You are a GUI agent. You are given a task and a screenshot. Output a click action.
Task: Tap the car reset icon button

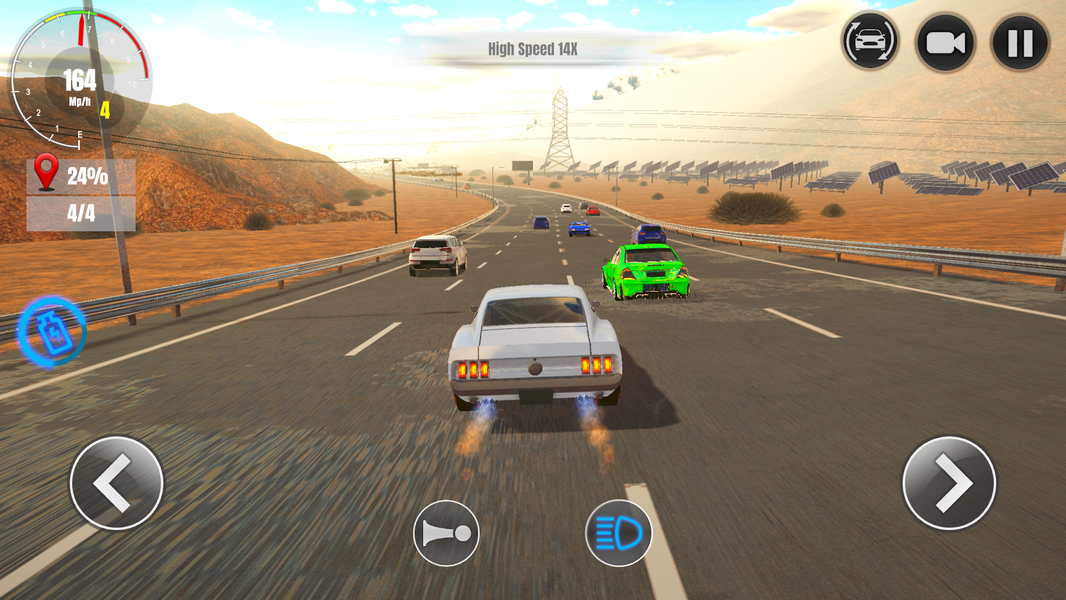tap(870, 43)
